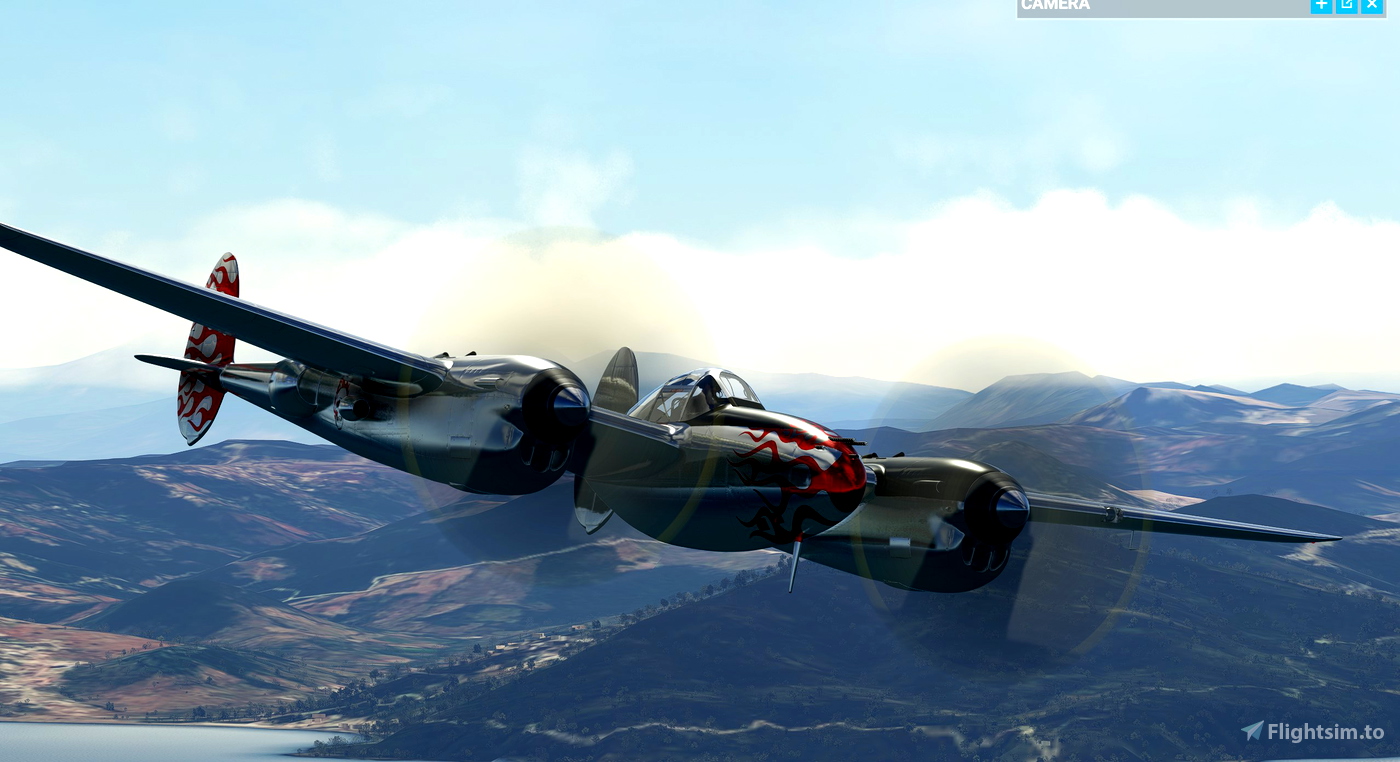Click the pop-out icon on the CAMERA panel
The image size is (1400, 762).
pyautogui.click(x=1346, y=5)
